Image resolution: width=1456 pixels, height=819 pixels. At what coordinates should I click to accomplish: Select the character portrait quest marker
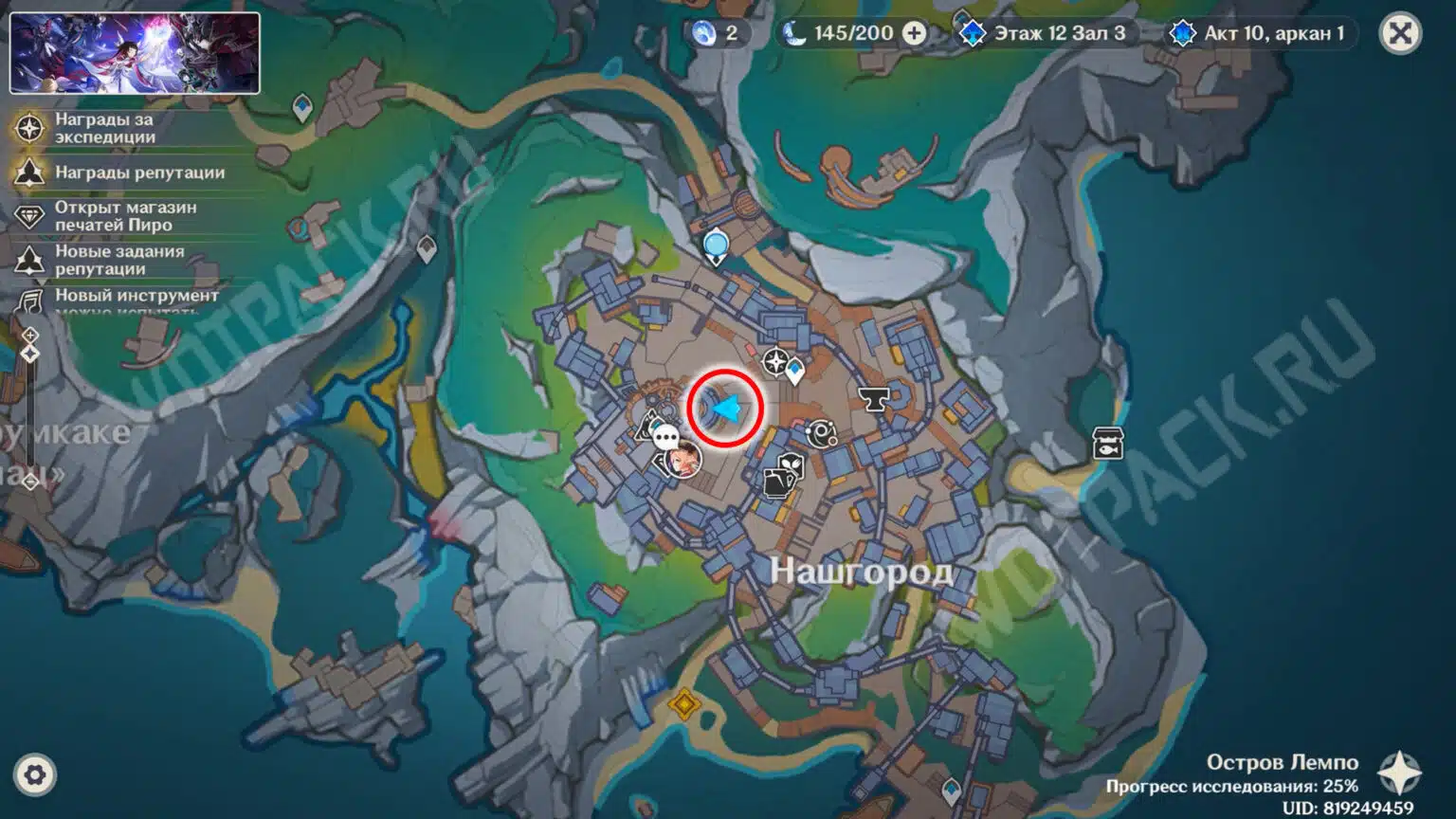683,462
